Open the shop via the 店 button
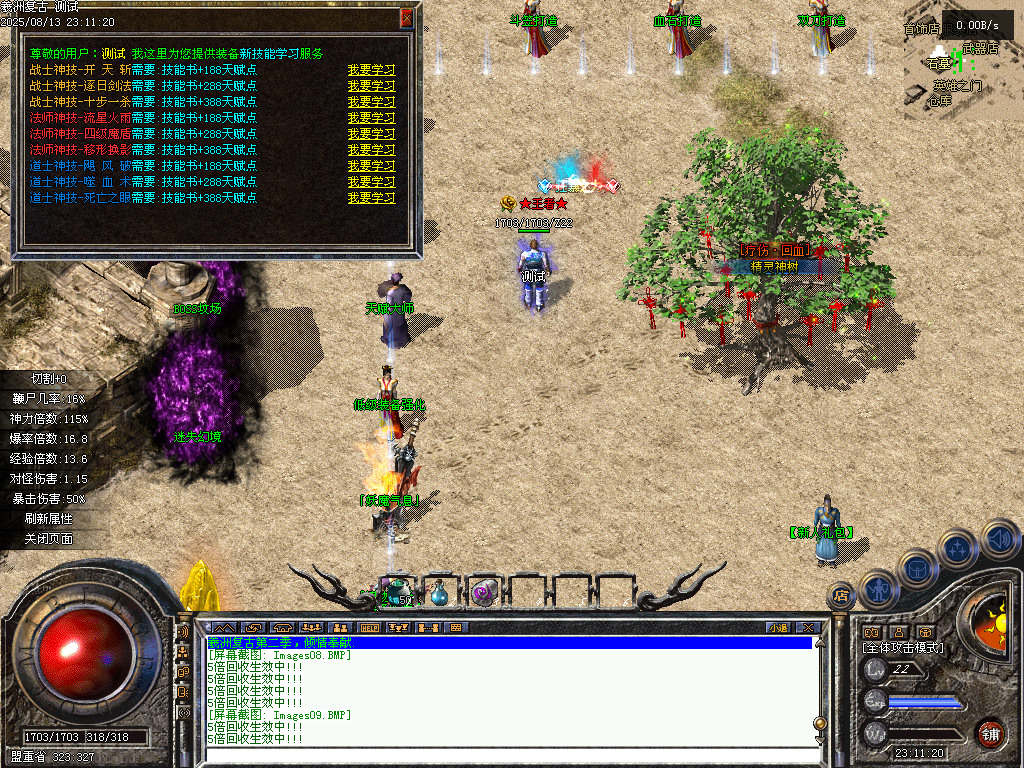Screen dimensions: 1024x768 pyautogui.click(x=841, y=596)
